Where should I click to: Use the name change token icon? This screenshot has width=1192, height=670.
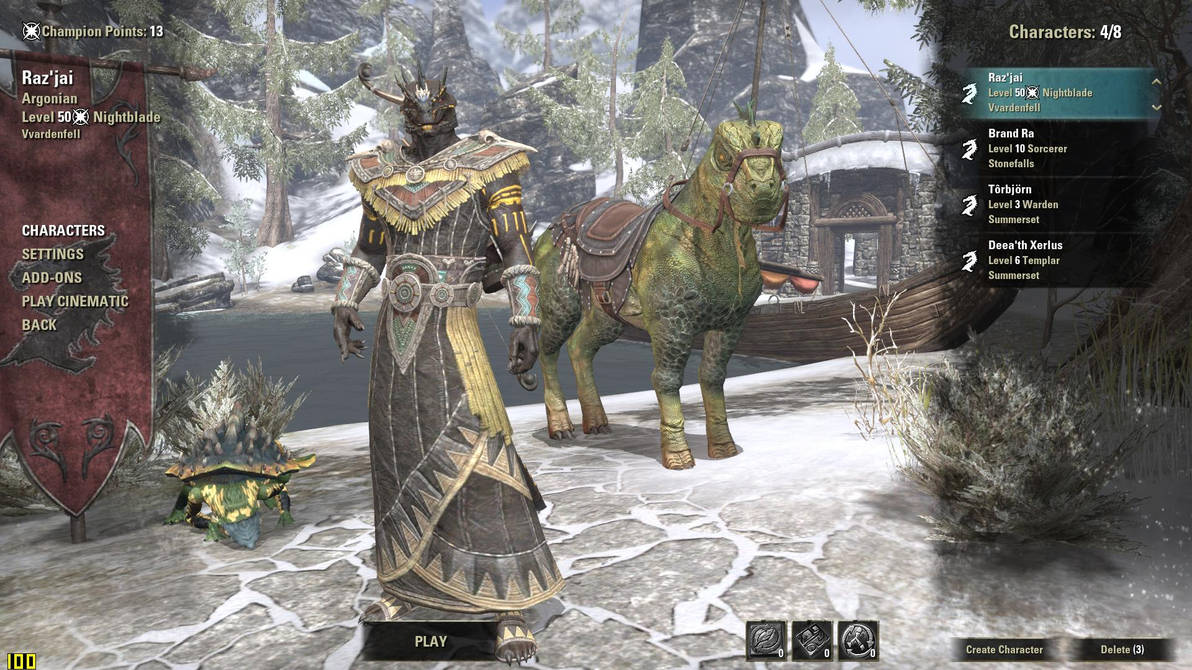[x=766, y=640]
